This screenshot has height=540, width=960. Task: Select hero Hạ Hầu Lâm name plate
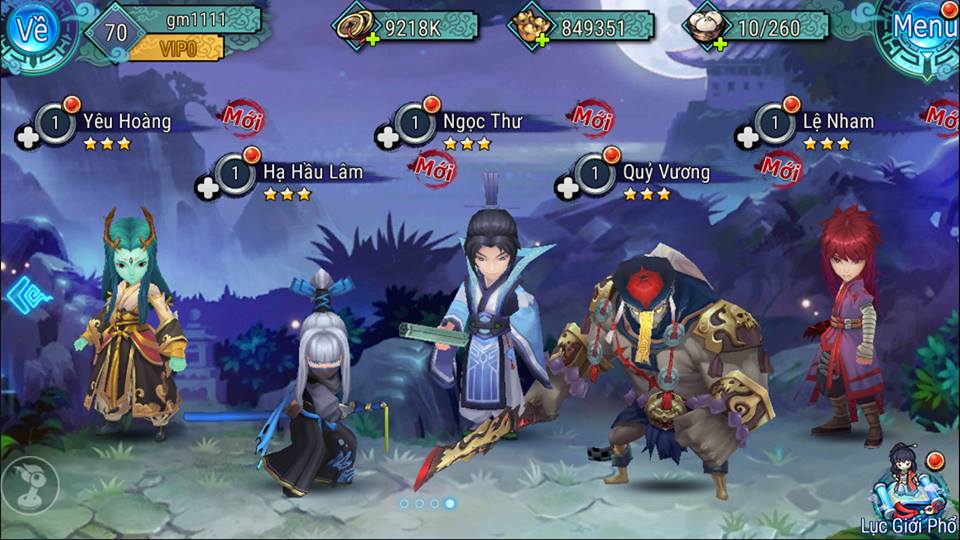[311, 172]
